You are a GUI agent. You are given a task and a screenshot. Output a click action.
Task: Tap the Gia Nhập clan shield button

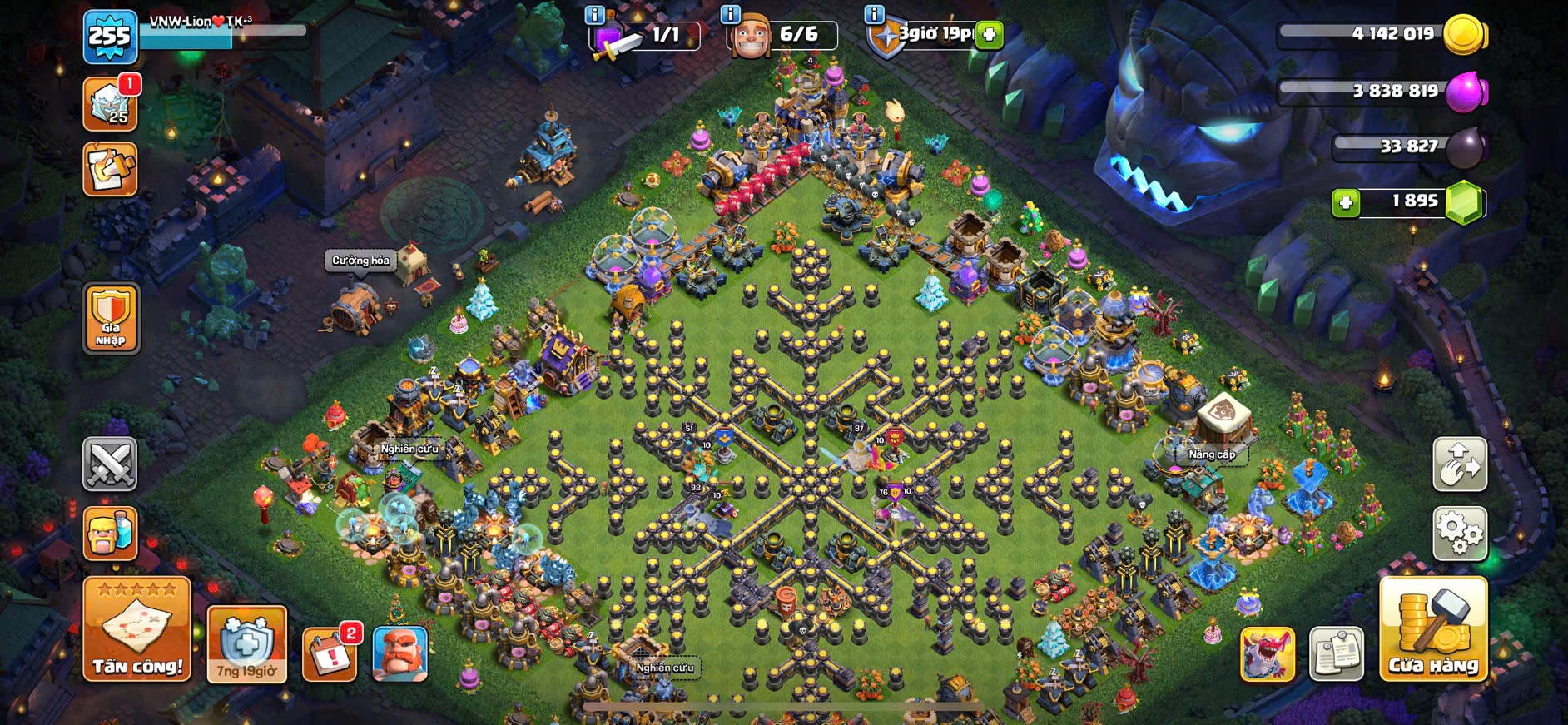coord(111,317)
